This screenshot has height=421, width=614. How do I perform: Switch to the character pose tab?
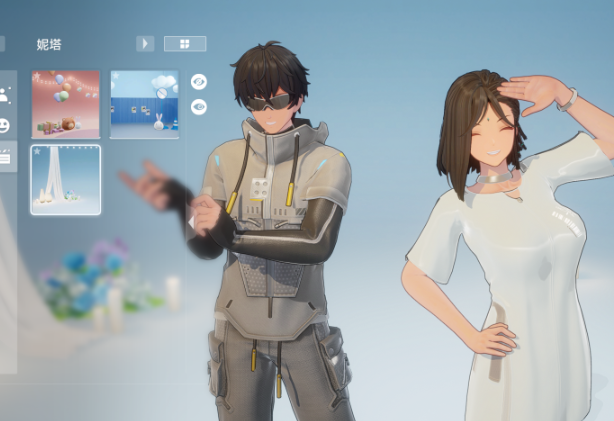pos(5,96)
